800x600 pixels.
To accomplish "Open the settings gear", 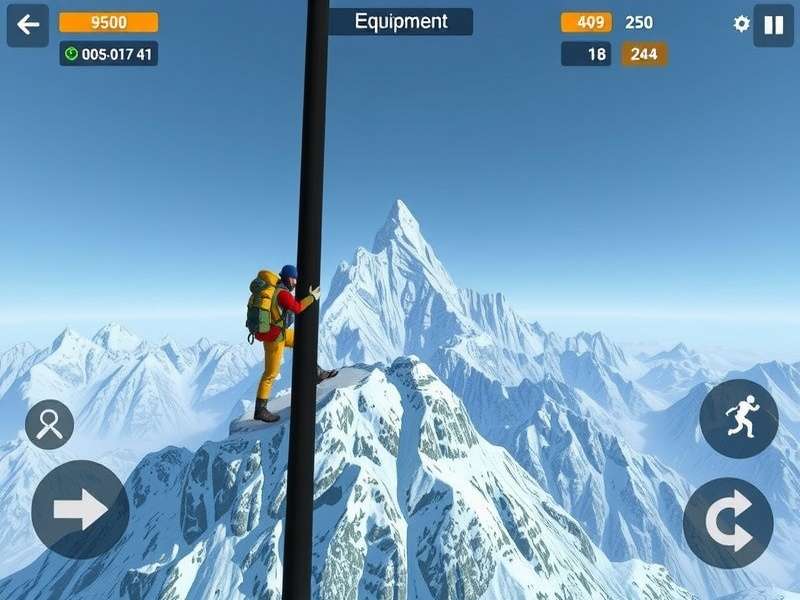I will point(741,24).
